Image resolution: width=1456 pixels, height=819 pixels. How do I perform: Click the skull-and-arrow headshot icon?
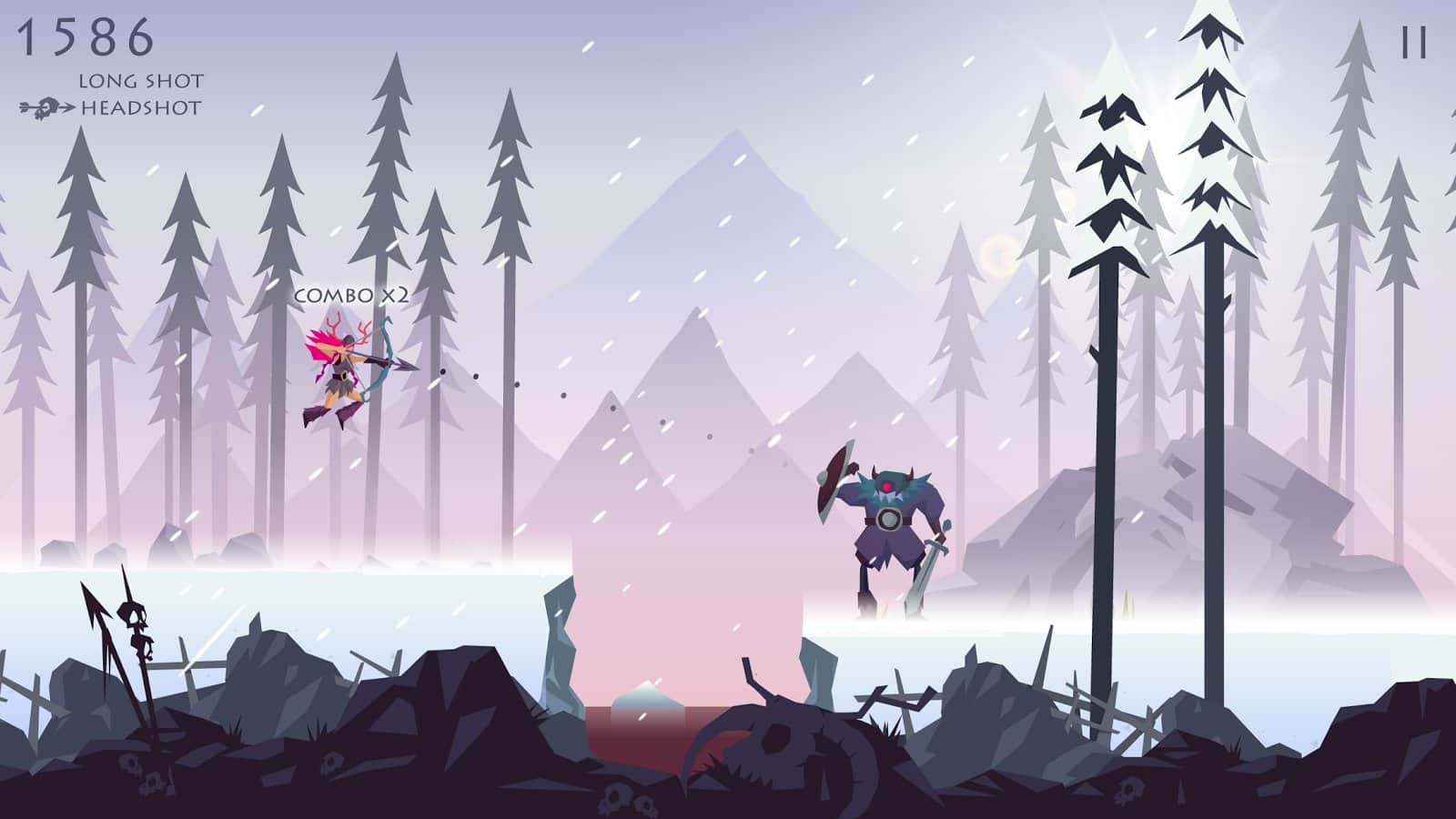pos(44,107)
